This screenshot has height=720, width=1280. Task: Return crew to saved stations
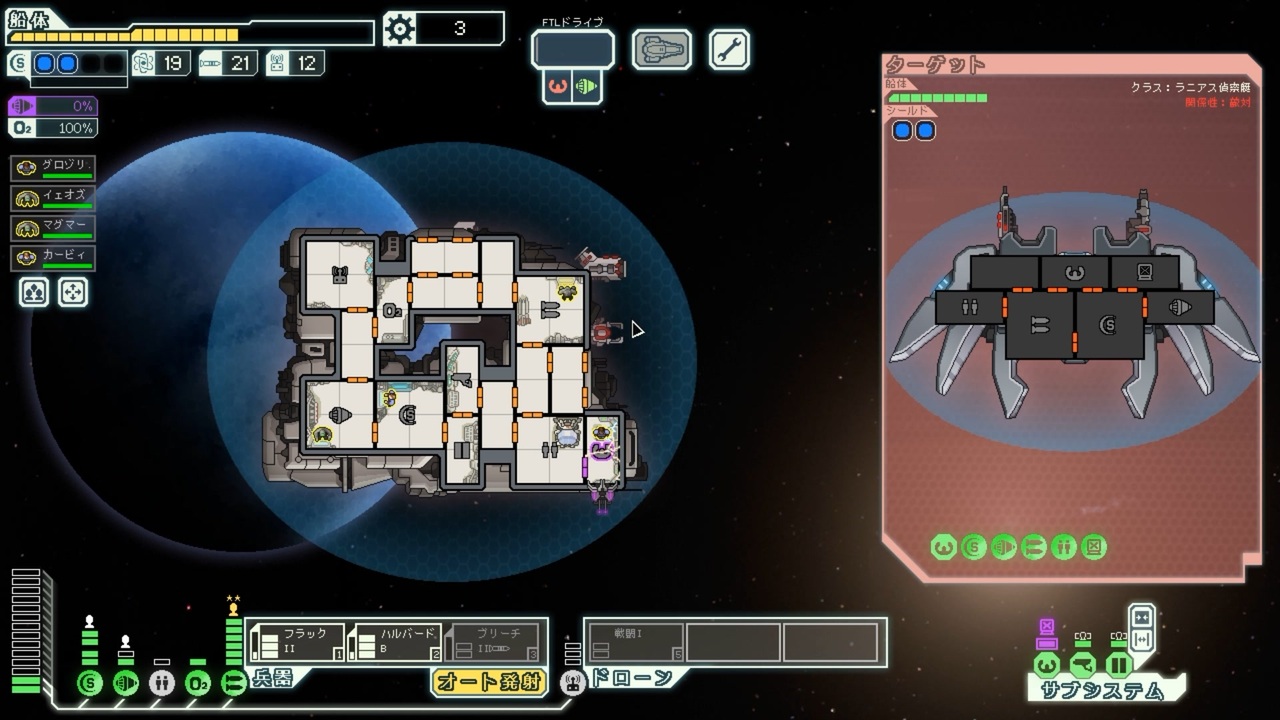[74, 291]
